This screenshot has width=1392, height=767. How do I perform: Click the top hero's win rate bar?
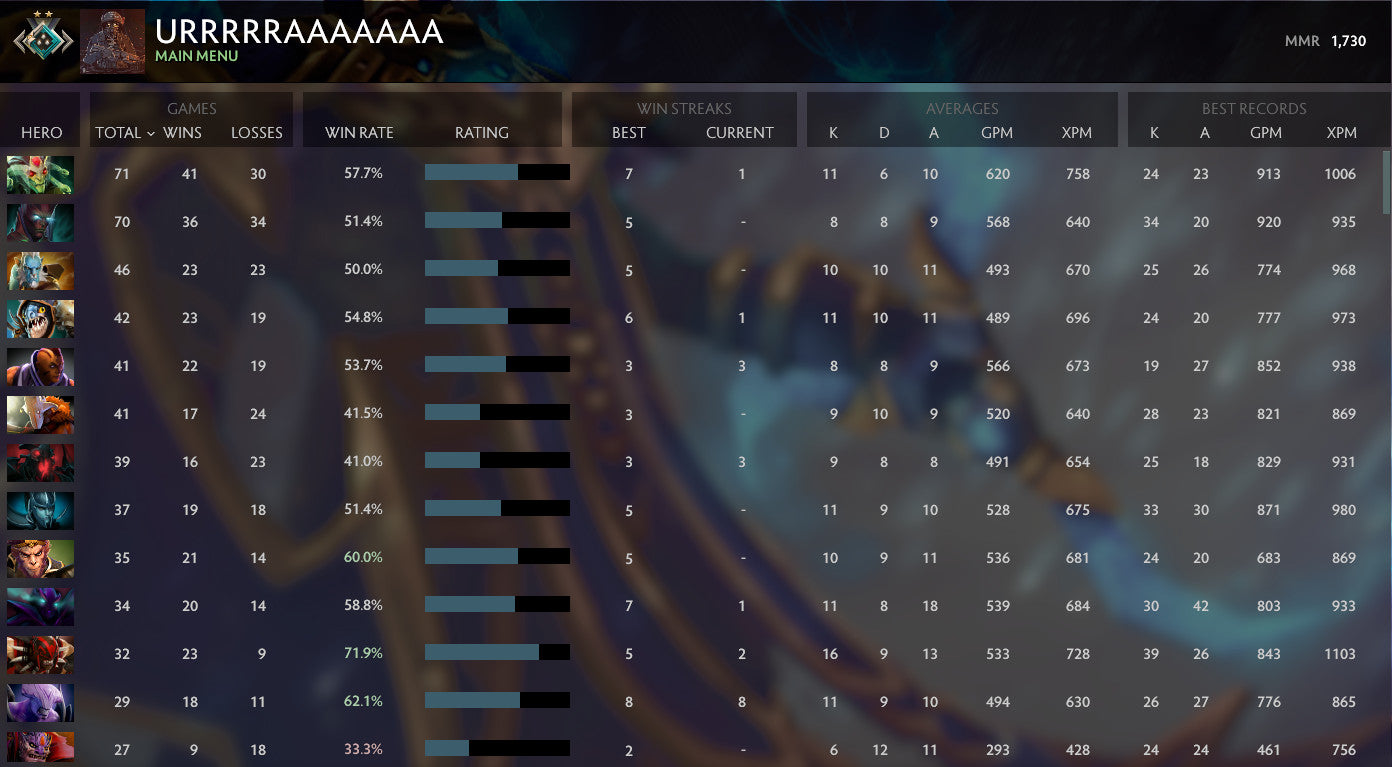click(497, 172)
